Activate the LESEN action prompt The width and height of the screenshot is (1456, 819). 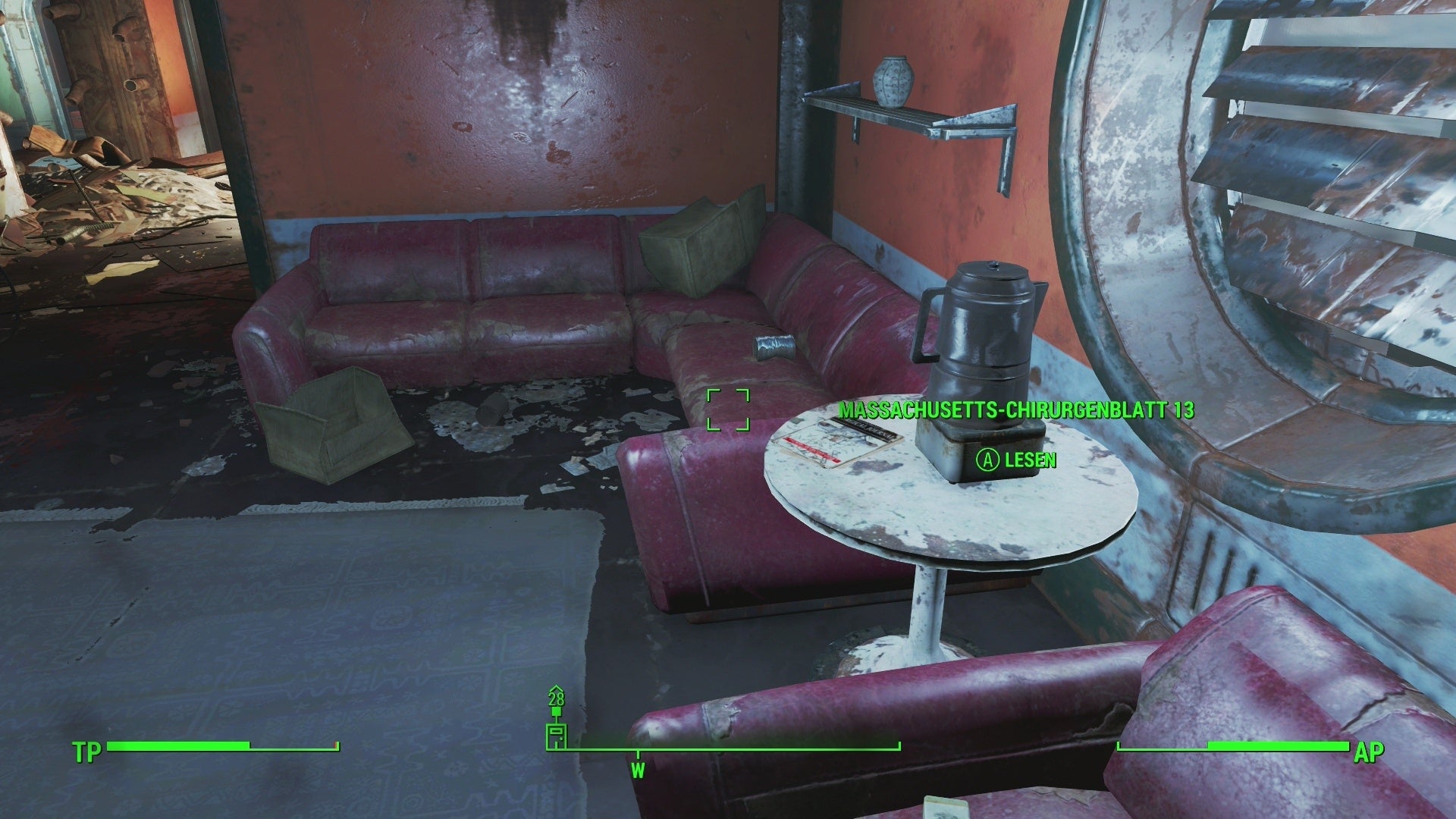(1028, 460)
